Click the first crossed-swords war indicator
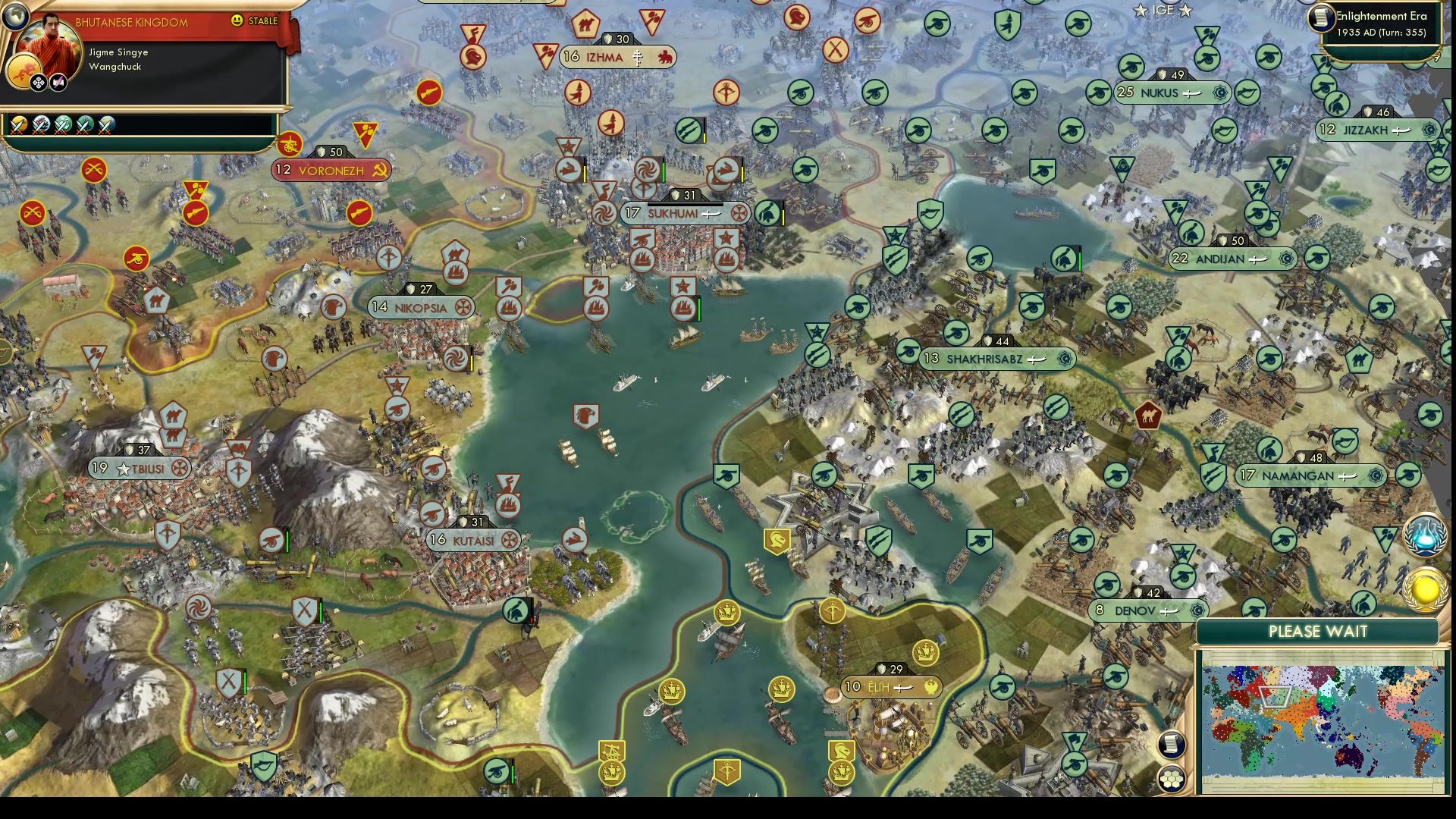The width and height of the screenshot is (1456, 819). click(x=19, y=125)
